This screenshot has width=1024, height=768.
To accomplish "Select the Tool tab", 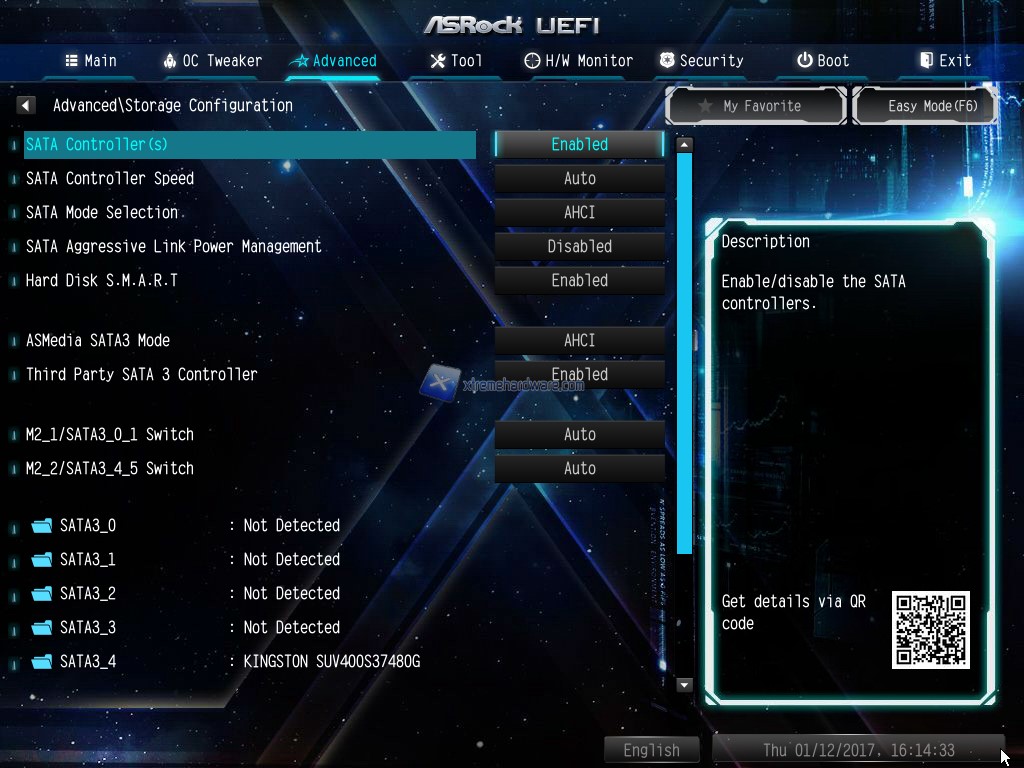I will (x=456, y=61).
